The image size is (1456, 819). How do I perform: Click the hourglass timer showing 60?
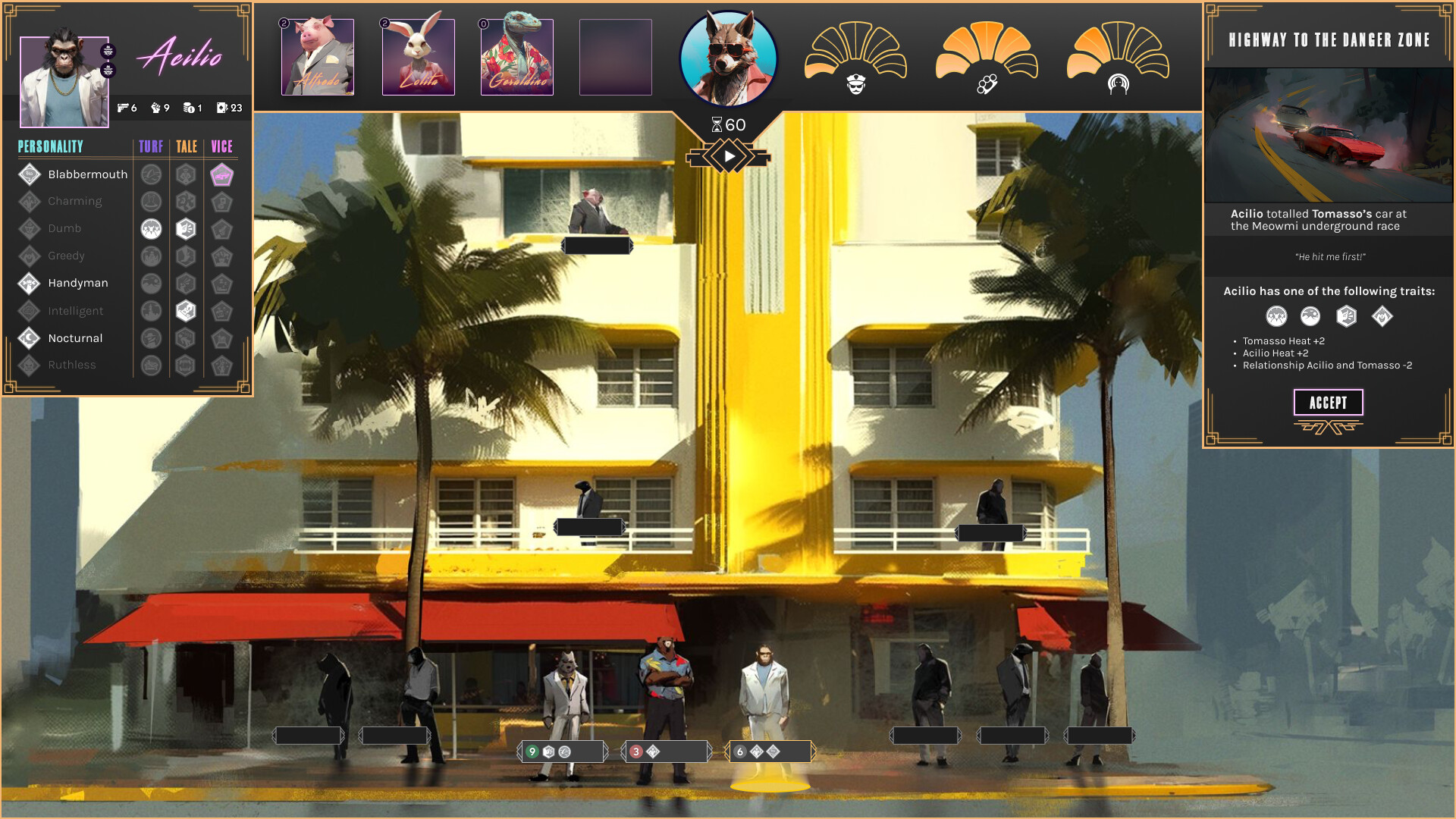tap(730, 123)
